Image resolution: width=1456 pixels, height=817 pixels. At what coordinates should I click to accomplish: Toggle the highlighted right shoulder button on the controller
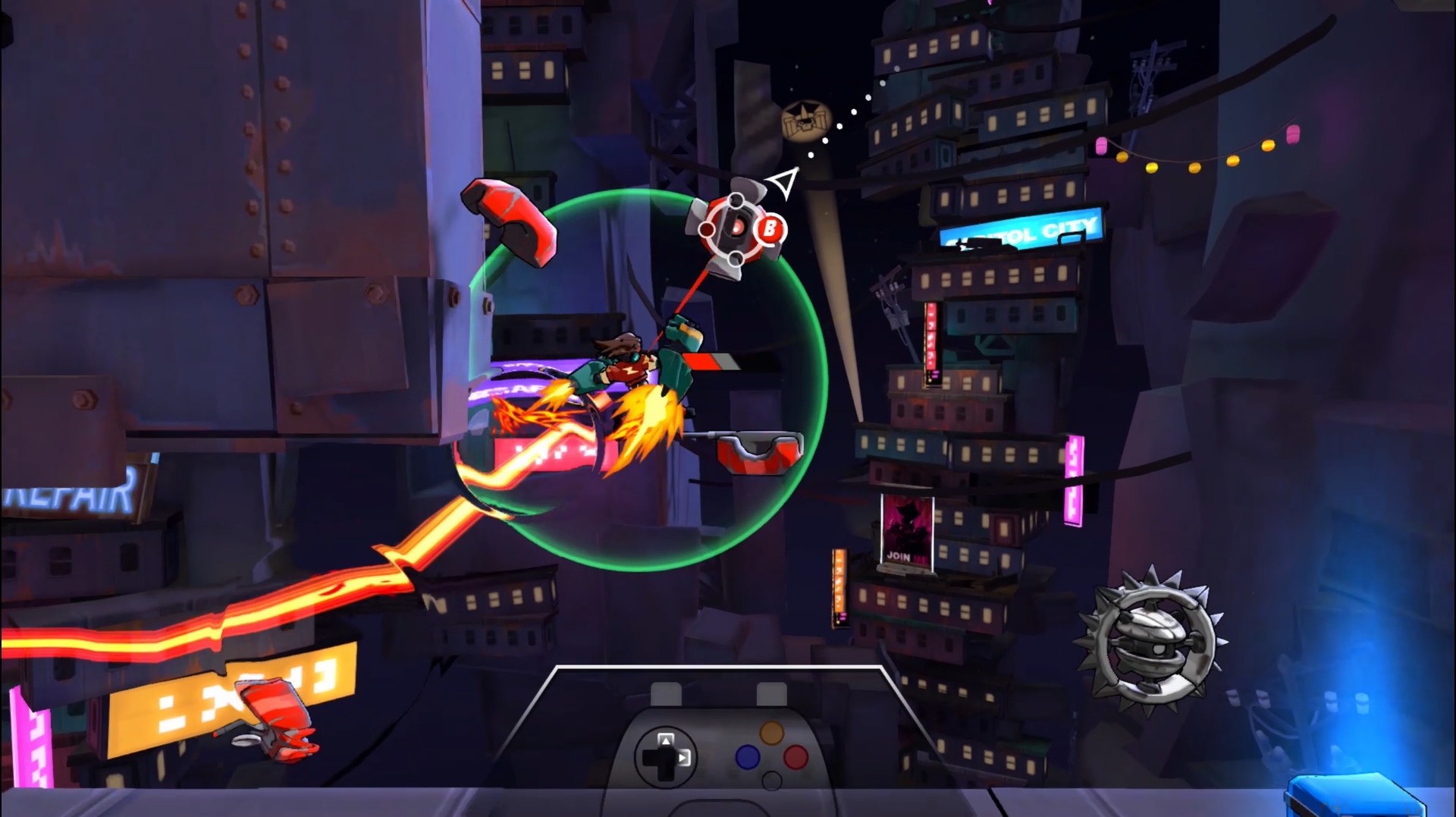coord(773,692)
